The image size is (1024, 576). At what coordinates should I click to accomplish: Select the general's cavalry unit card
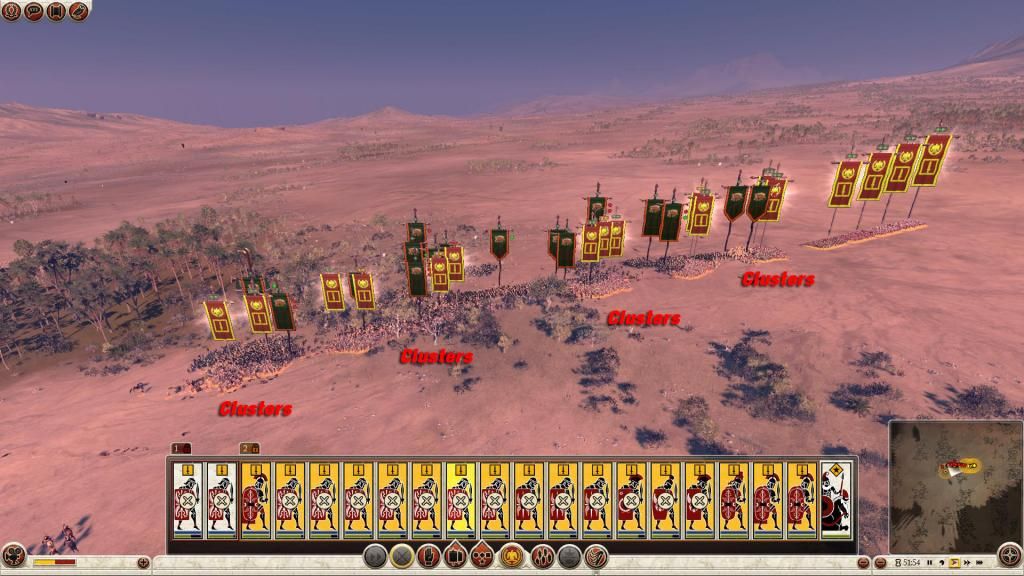pos(836,500)
